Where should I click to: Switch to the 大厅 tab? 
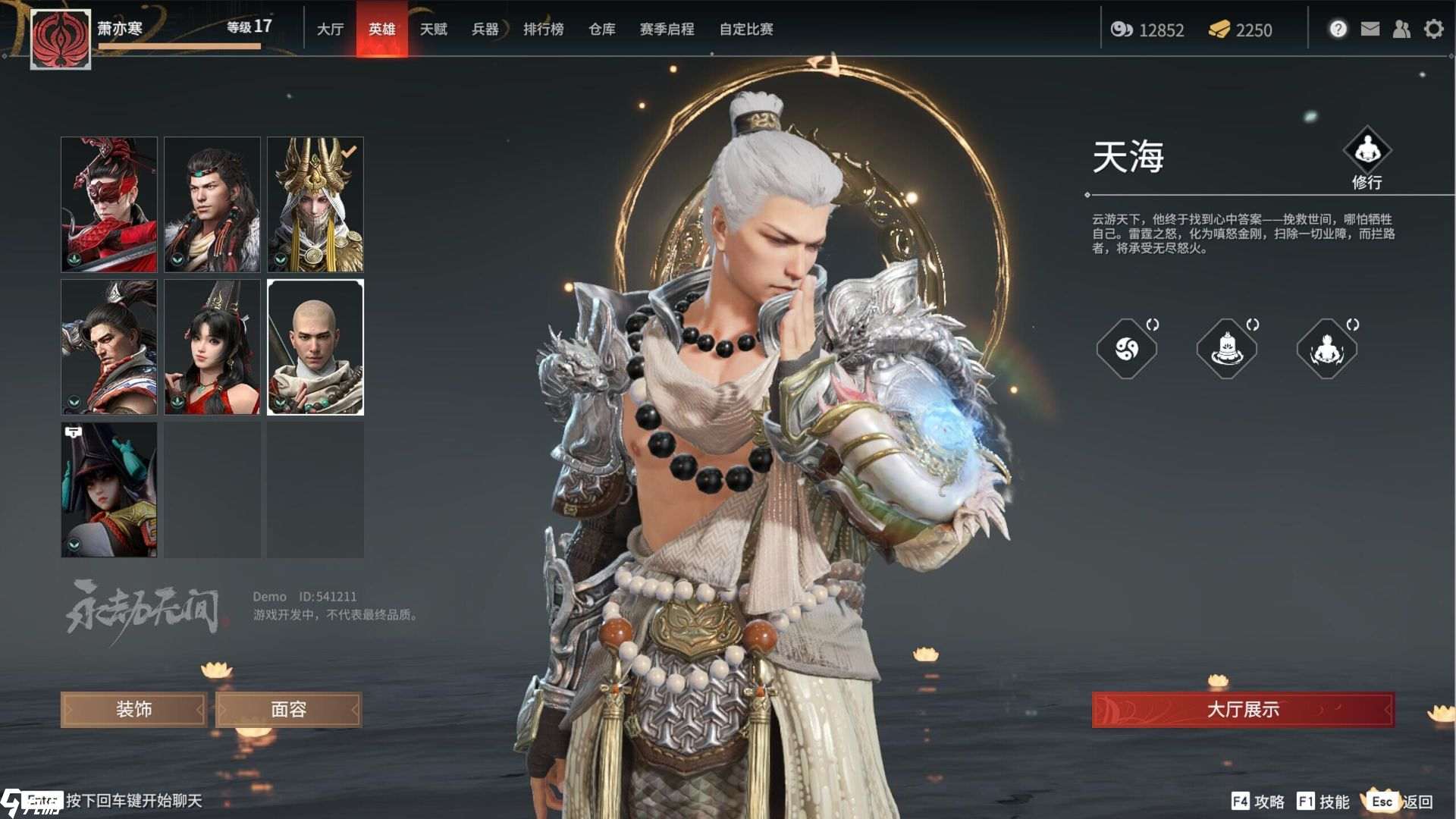330,30
